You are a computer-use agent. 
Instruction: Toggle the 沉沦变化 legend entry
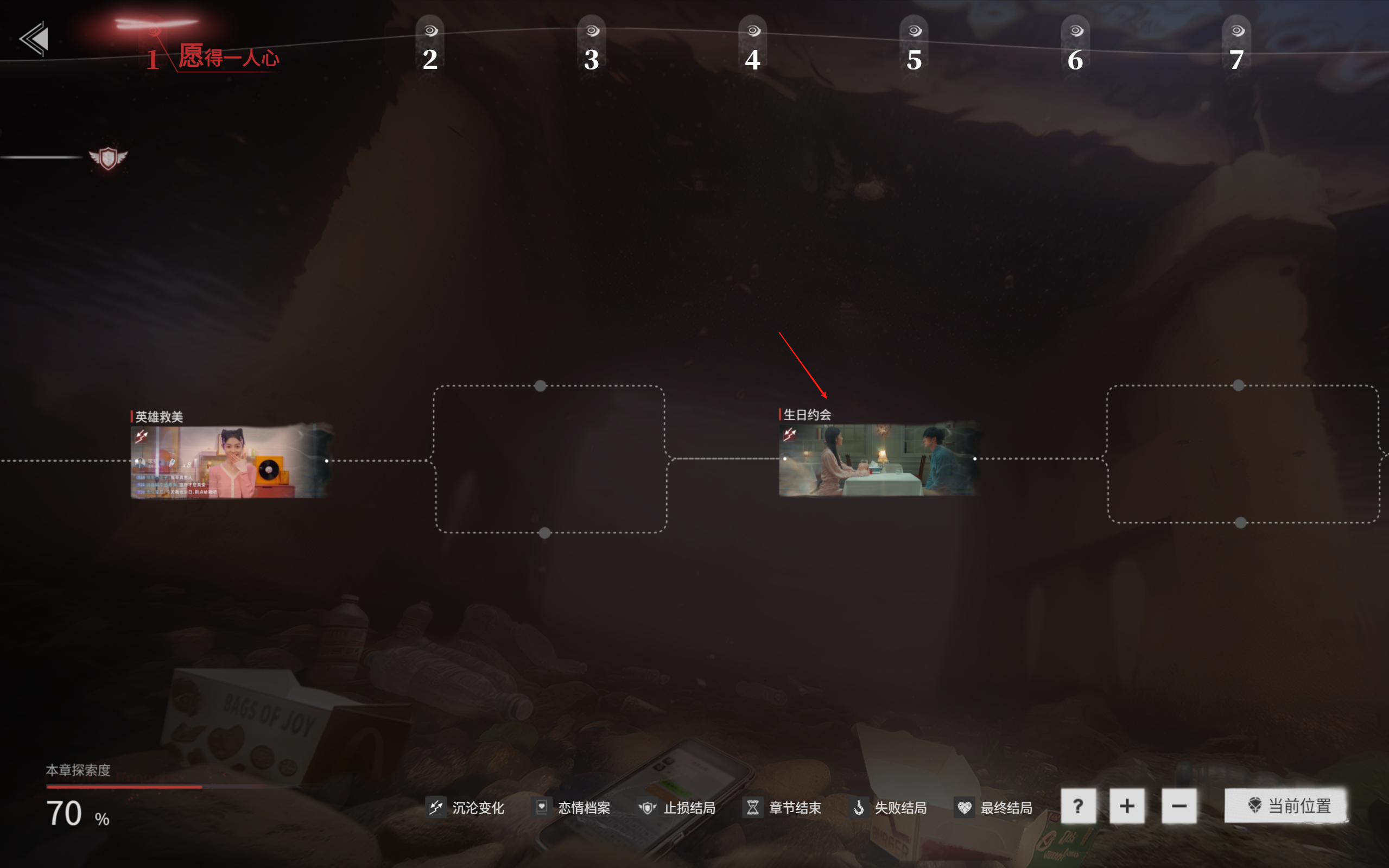tap(466, 808)
